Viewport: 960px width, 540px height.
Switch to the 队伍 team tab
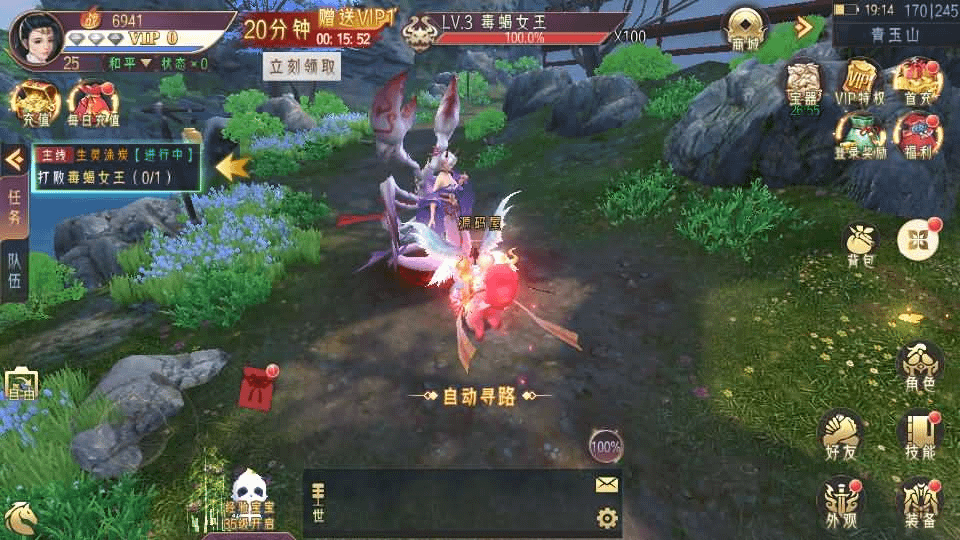[x=15, y=271]
